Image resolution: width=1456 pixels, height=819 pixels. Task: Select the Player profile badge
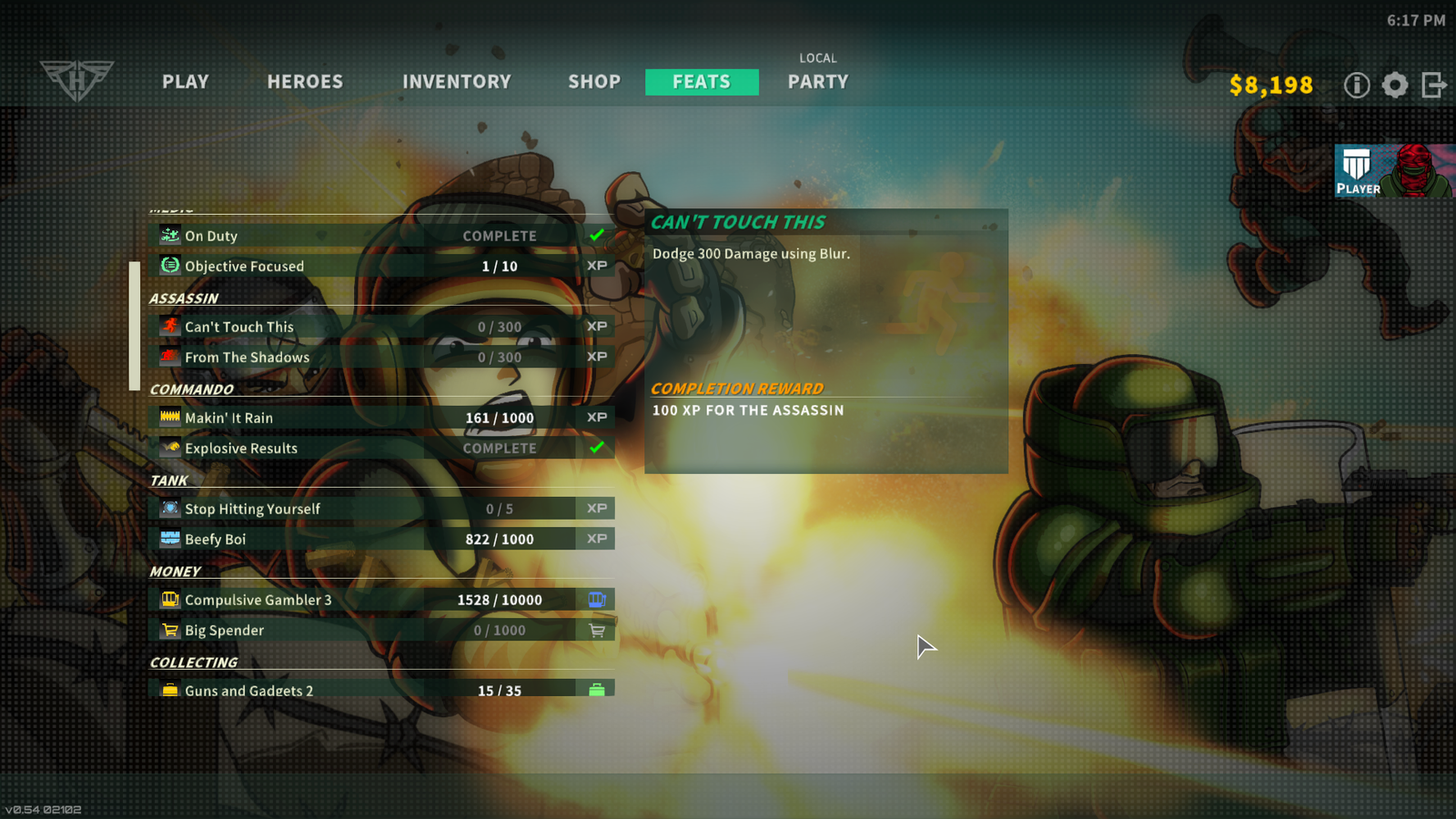[x=1394, y=171]
